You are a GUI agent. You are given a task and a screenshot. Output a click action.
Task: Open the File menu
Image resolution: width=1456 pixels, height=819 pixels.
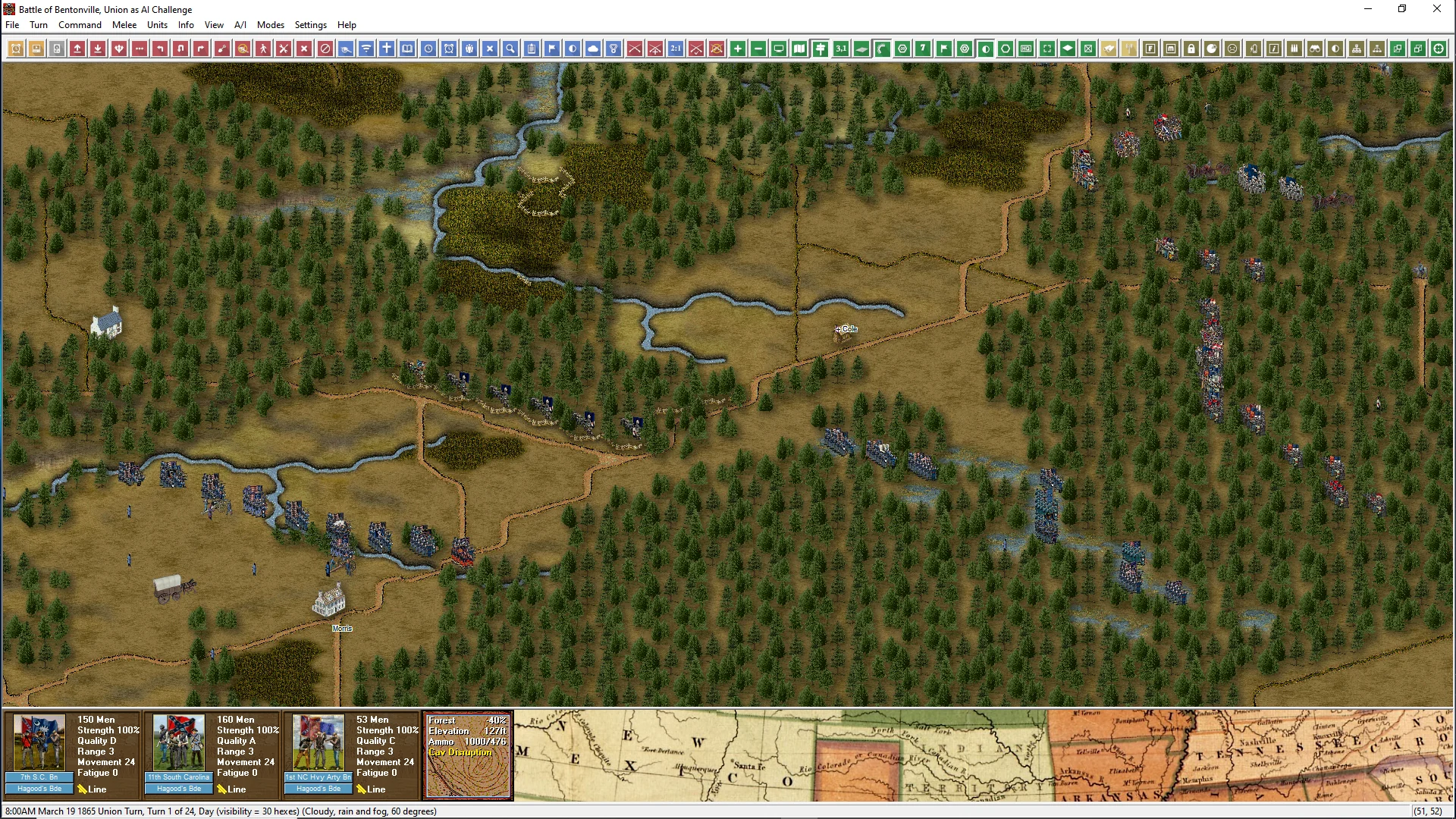tap(12, 25)
